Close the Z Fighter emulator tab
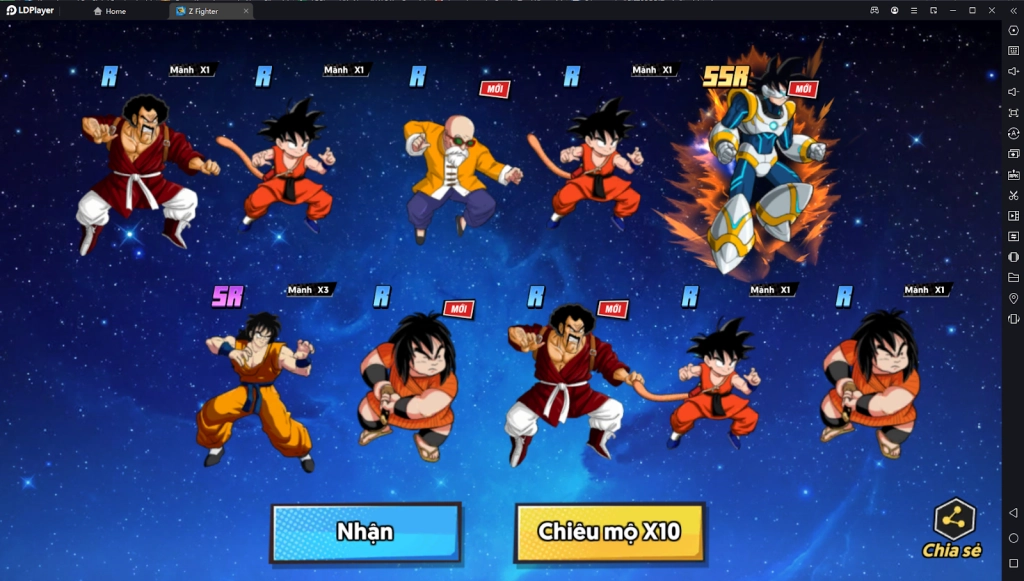Screen dimensions: 1024x581 (246, 11)
